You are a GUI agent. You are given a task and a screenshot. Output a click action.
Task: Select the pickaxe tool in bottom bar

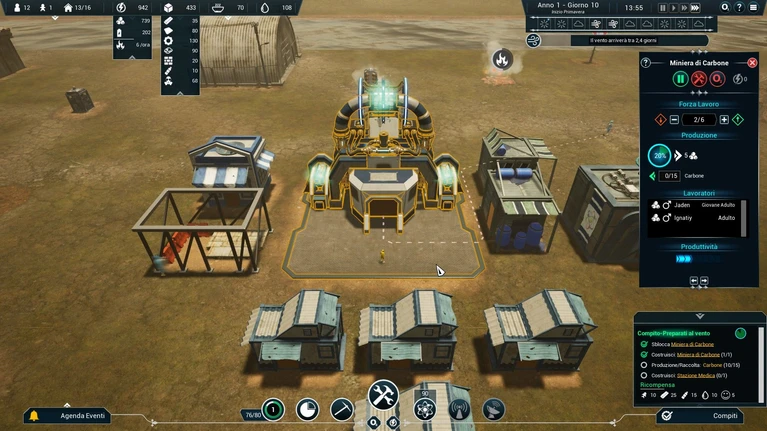[x=342, y=409]
